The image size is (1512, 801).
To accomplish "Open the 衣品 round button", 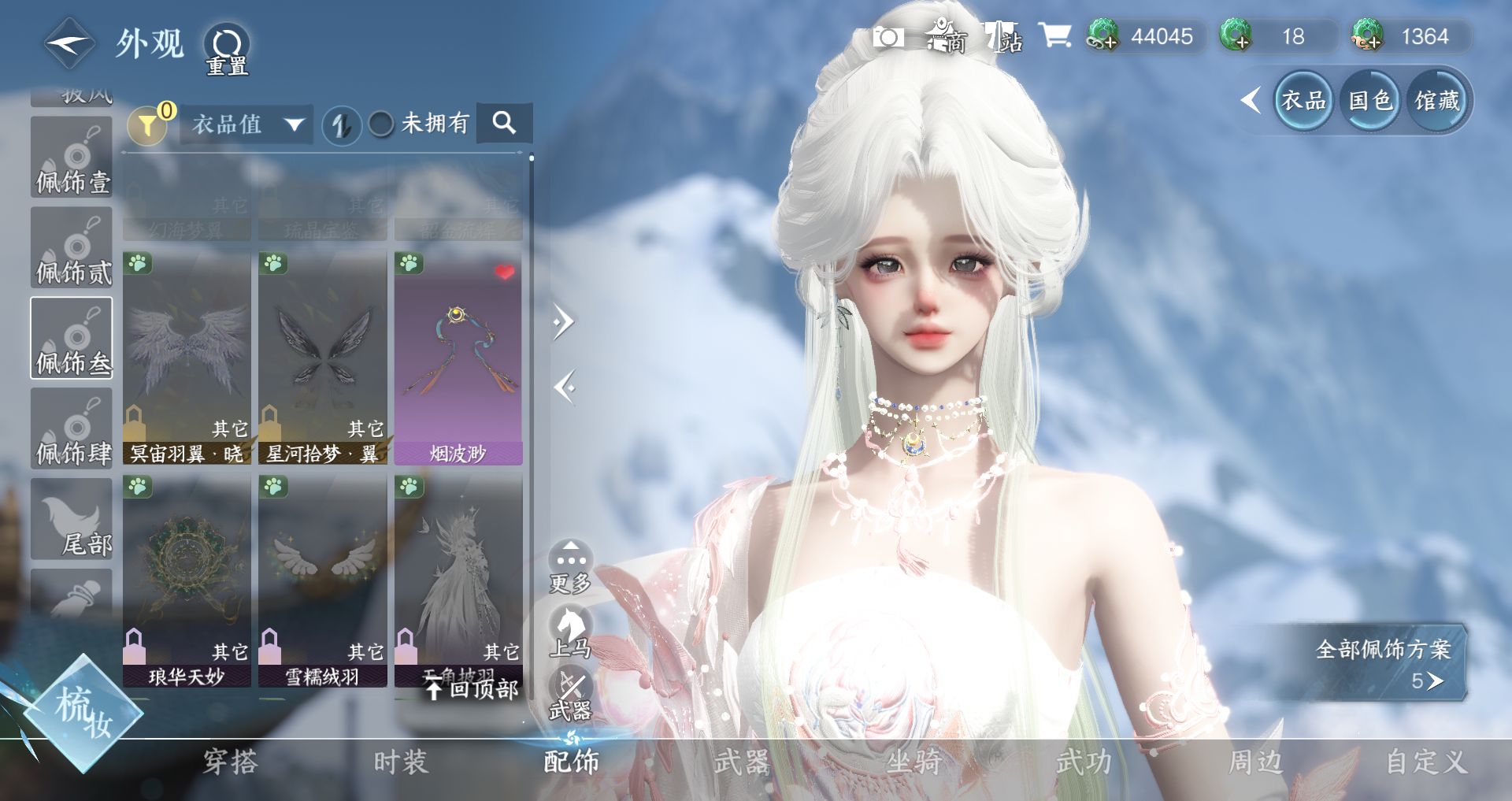I will (1303, 100).
